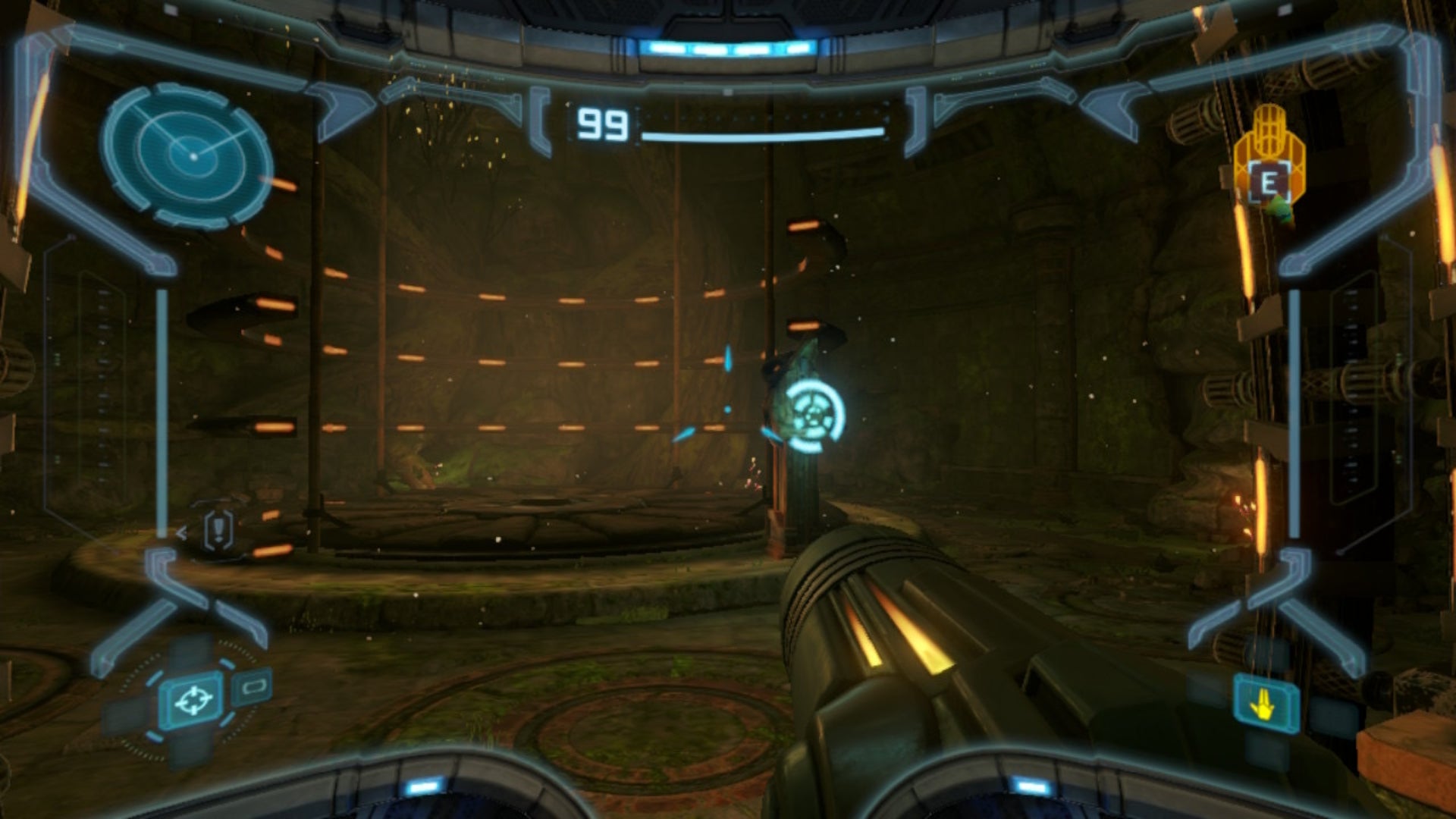1456x819 pixels.
Task: Select the yellow pickup marker with E letter
Action: click(1269, 183)
